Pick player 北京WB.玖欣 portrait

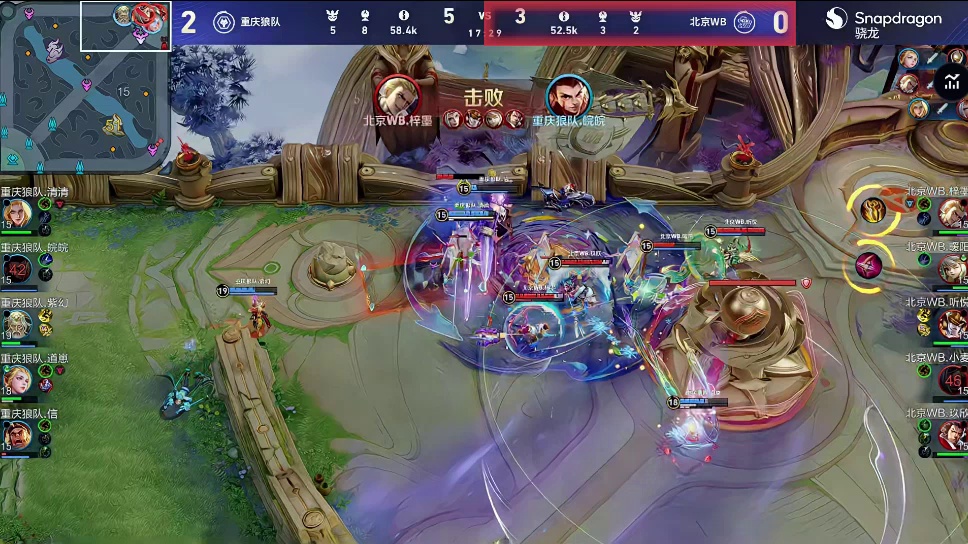953,435
